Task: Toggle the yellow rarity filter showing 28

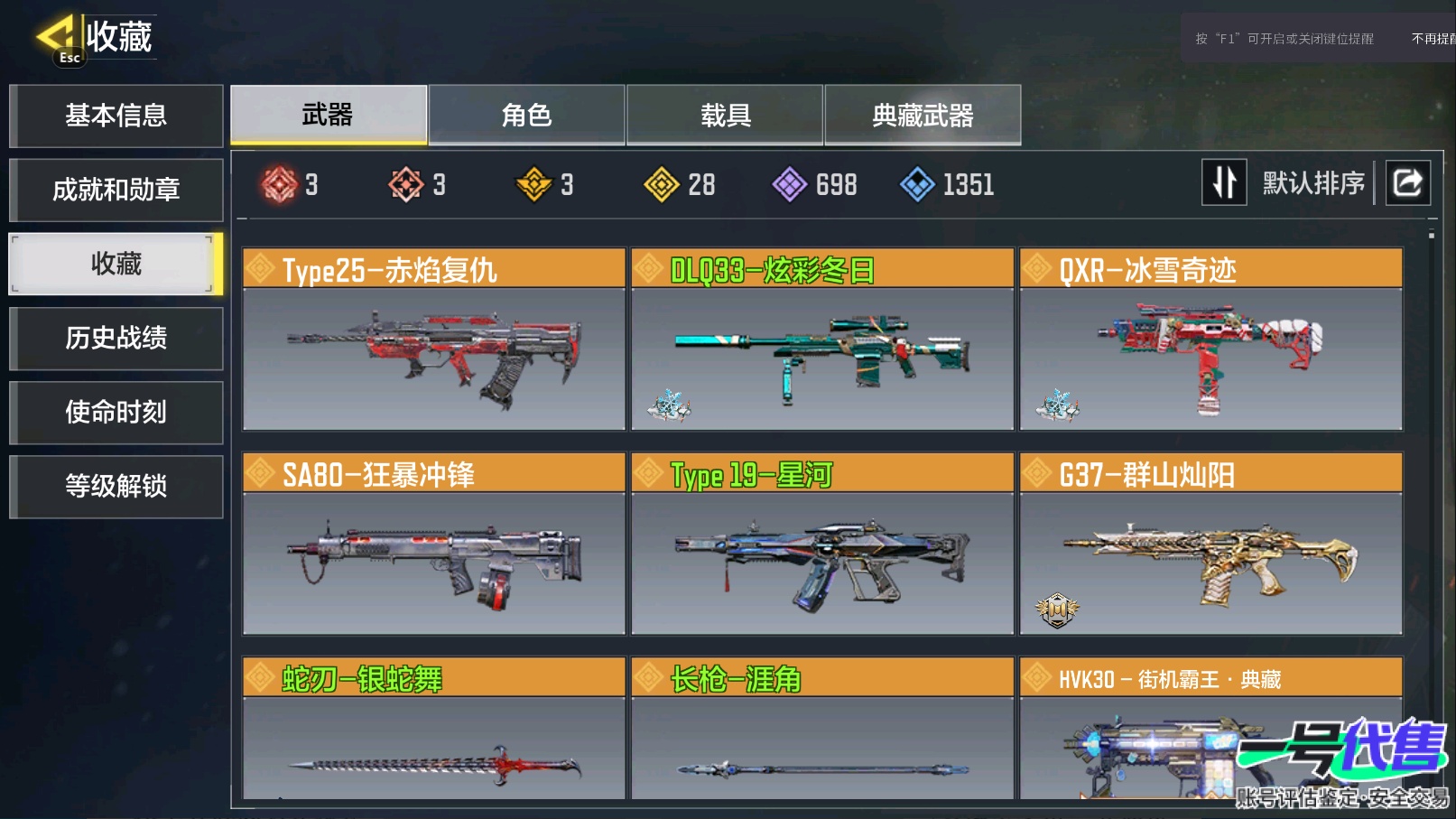Action: 662,184
